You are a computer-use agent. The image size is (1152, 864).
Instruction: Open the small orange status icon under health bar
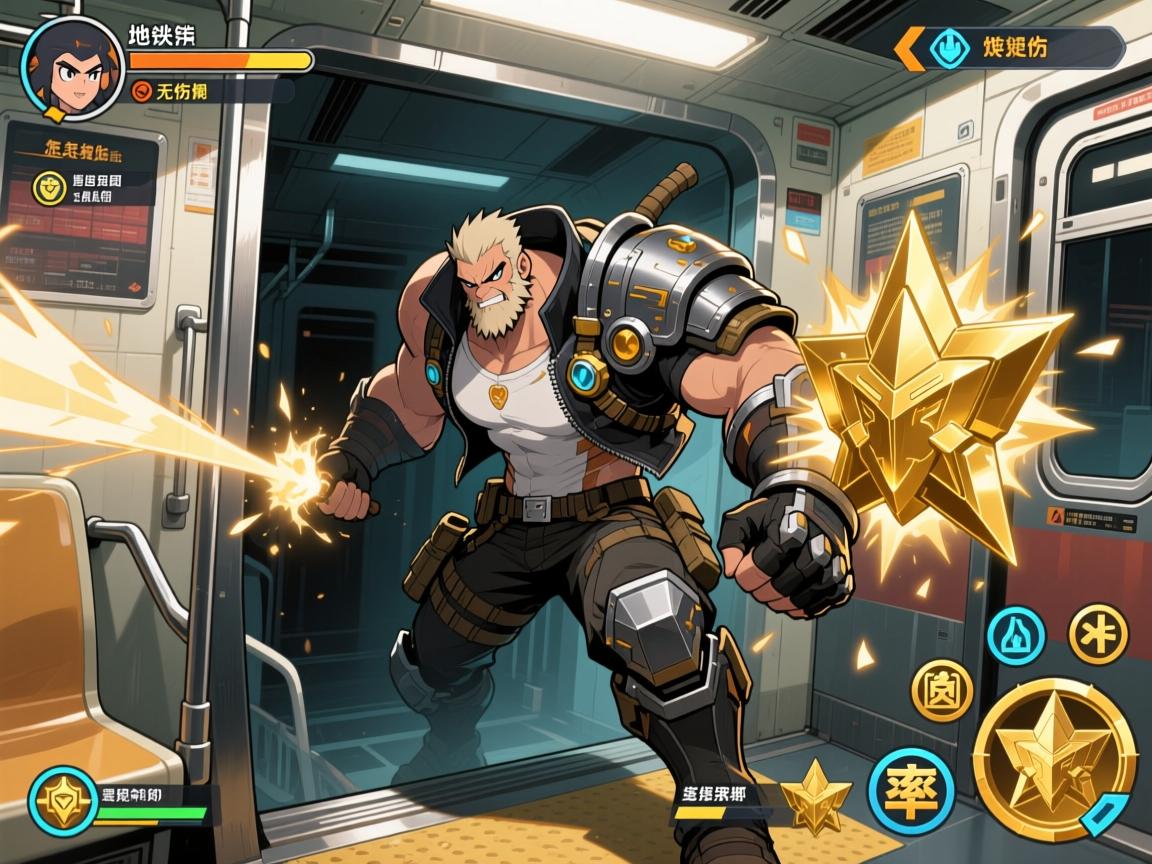(142, 92)
